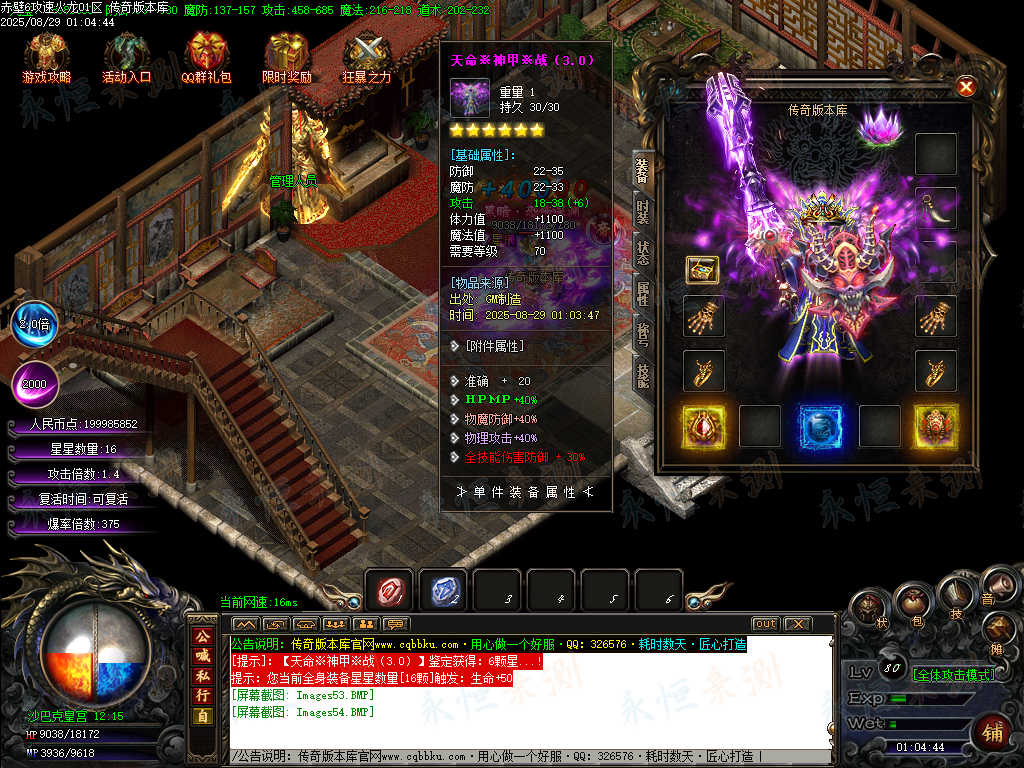Switch to the 时装 fashion tab

click(x=643, y=214)
